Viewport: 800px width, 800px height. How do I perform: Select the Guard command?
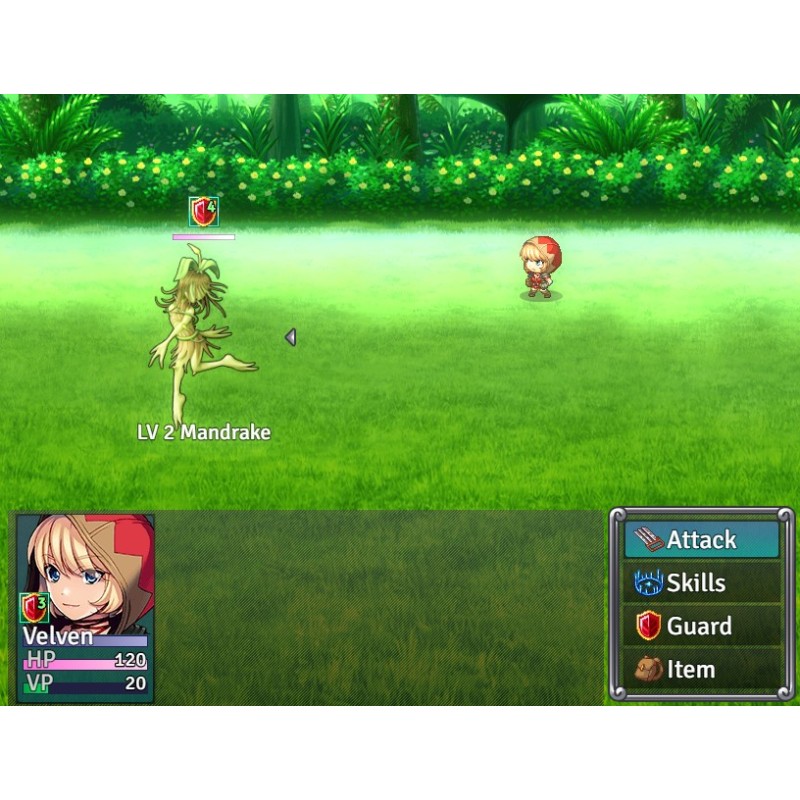(x=701, y=627)
